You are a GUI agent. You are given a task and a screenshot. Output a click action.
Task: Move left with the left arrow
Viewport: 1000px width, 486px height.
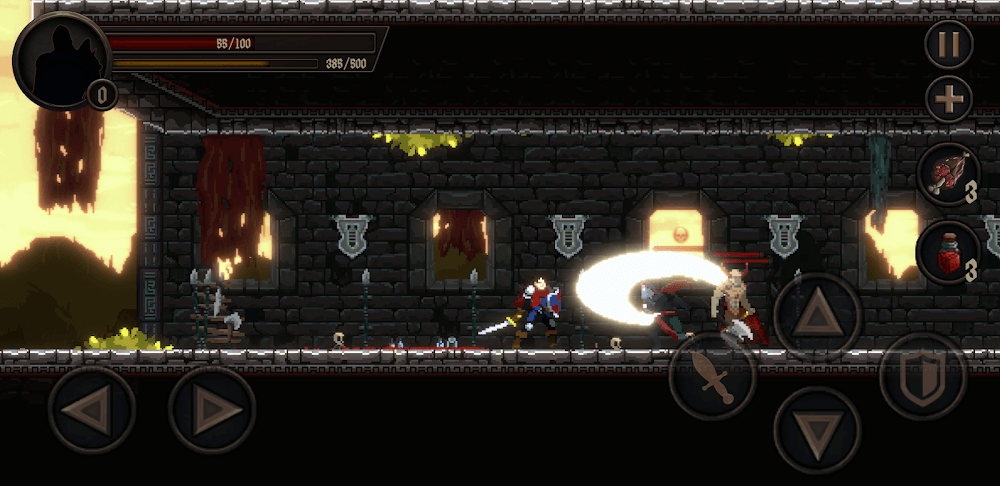click(x=92, y=410)
